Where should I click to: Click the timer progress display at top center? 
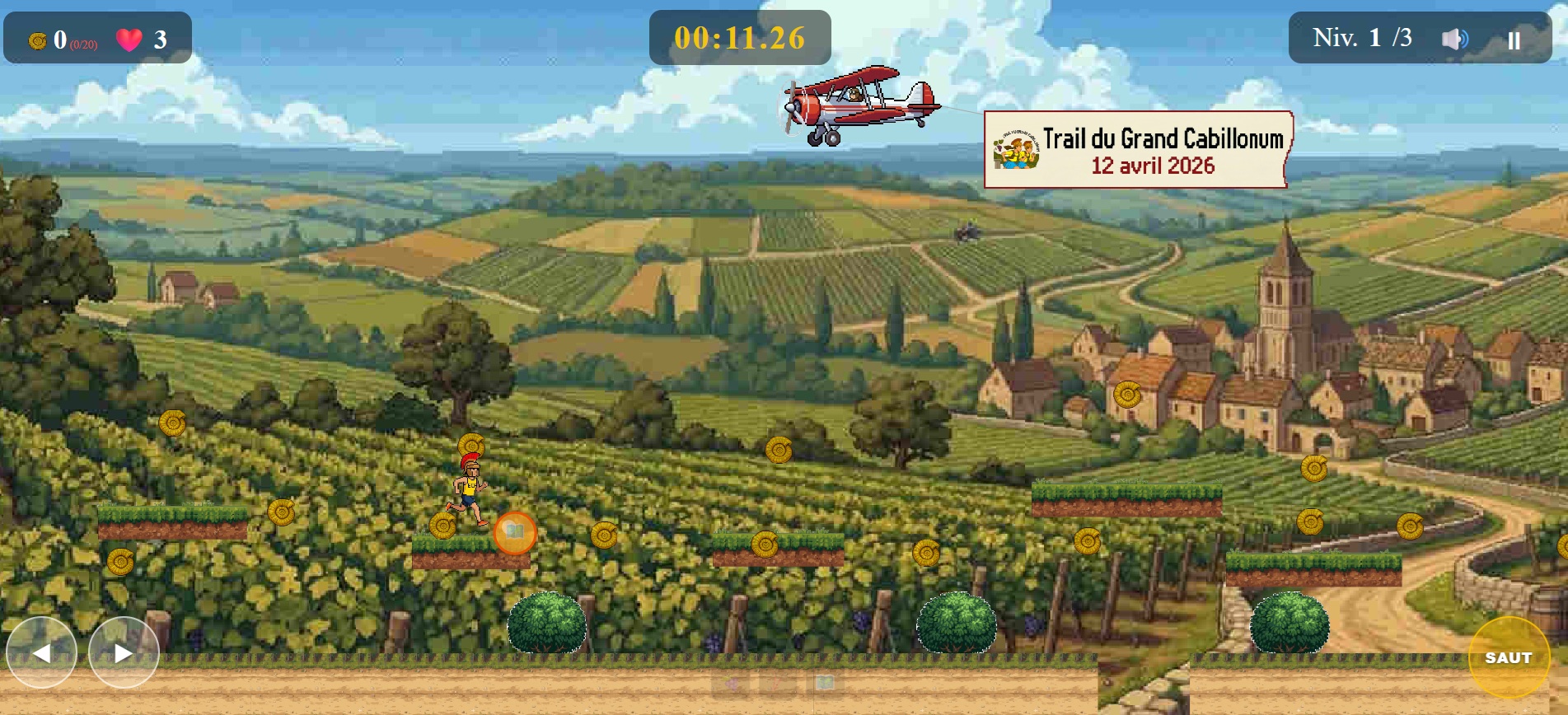coord(739,36)
